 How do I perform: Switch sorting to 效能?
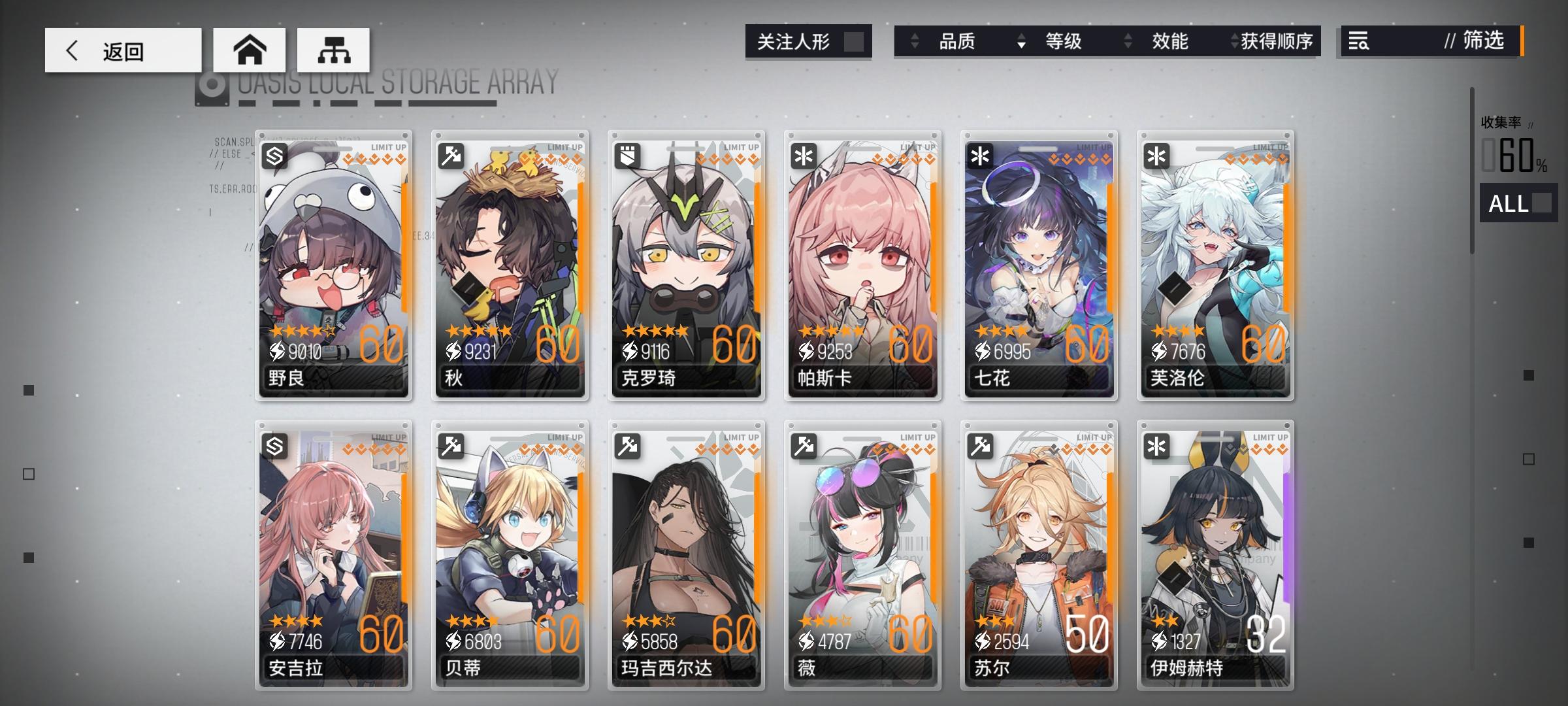click(x=1169, y=42)
